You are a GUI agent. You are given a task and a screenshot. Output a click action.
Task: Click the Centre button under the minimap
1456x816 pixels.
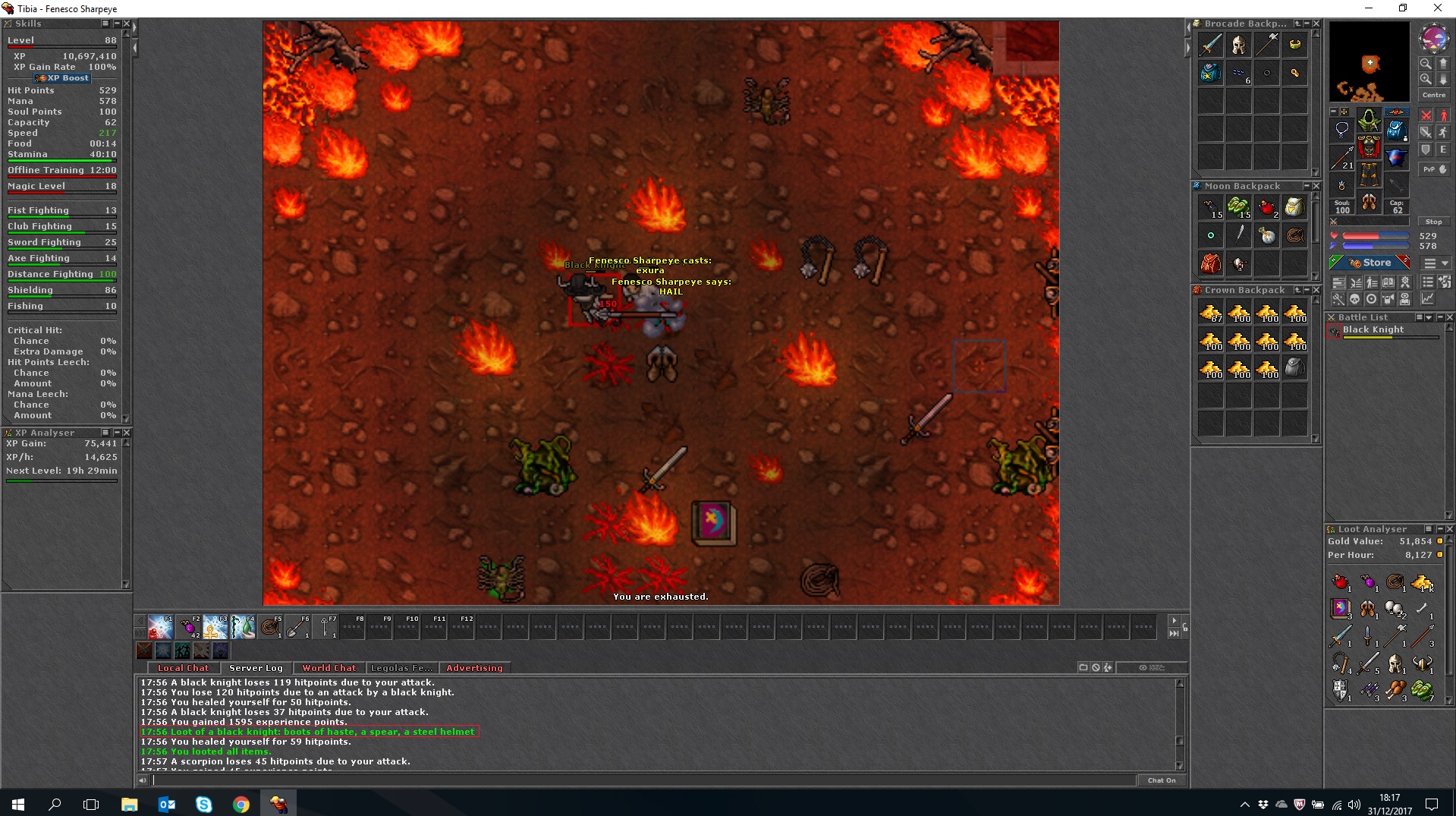pyautogui.click(x=1434, y=95)
